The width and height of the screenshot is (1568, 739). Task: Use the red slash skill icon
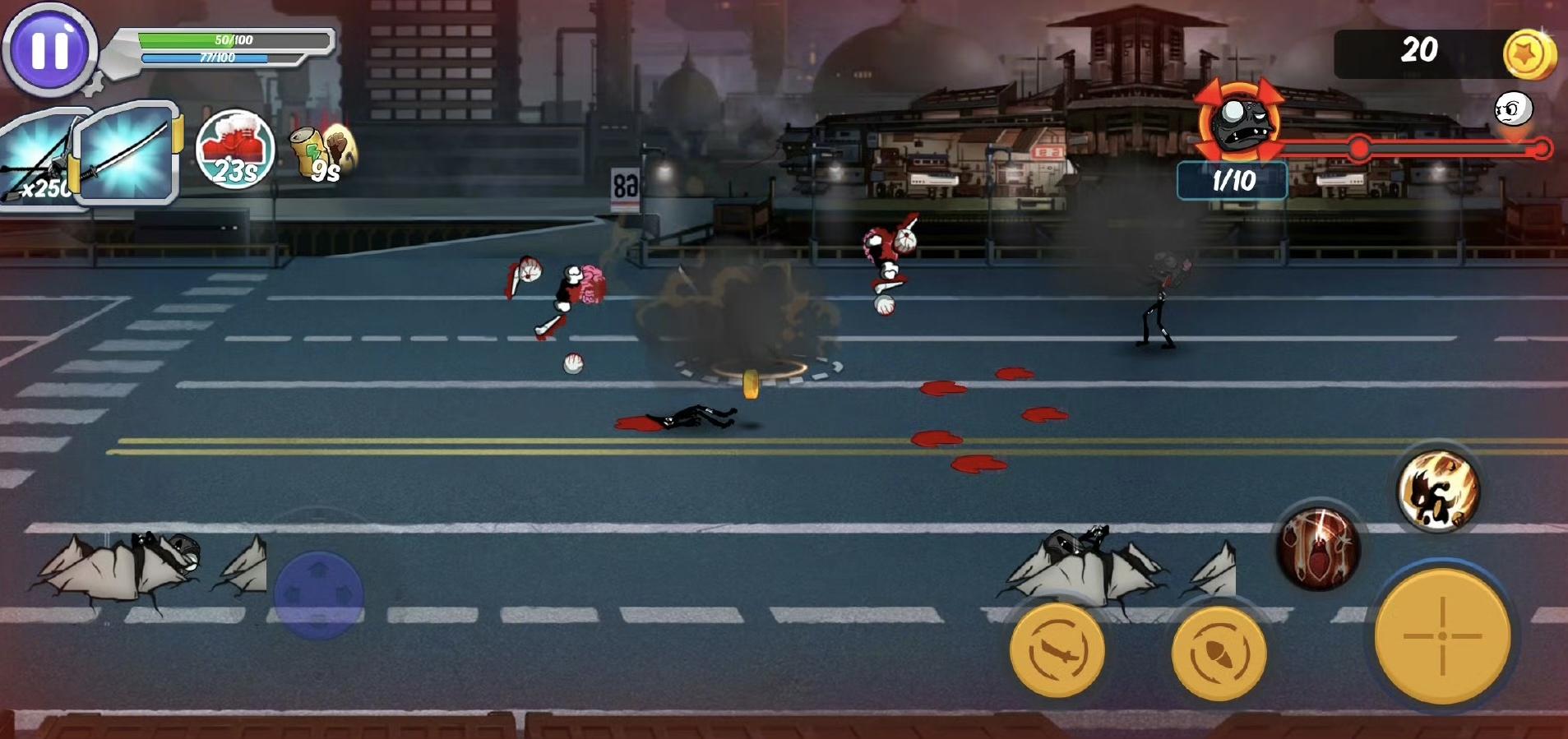coord(1318,547)
